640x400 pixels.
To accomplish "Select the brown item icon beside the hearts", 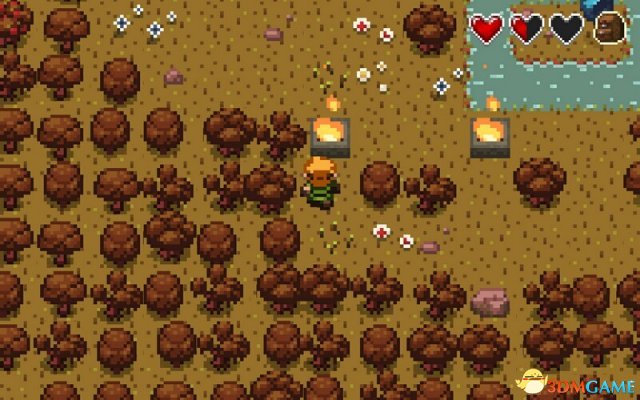I will (x=609, y=29).
